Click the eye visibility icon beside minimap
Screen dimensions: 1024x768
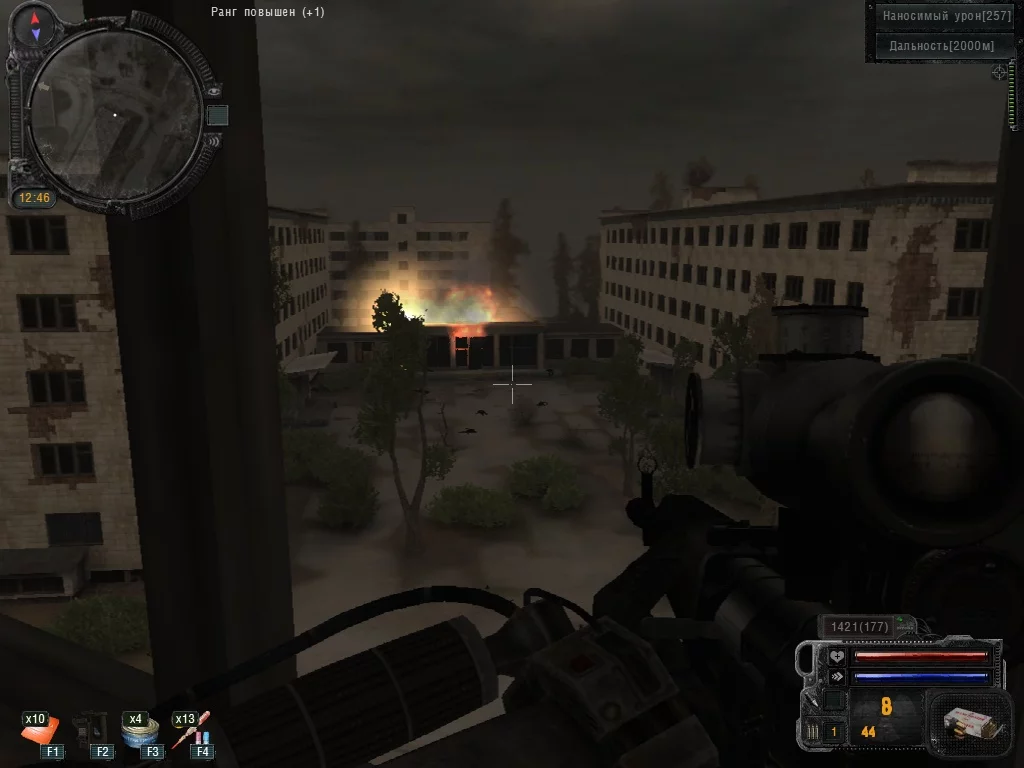click(x=214, y=90)
